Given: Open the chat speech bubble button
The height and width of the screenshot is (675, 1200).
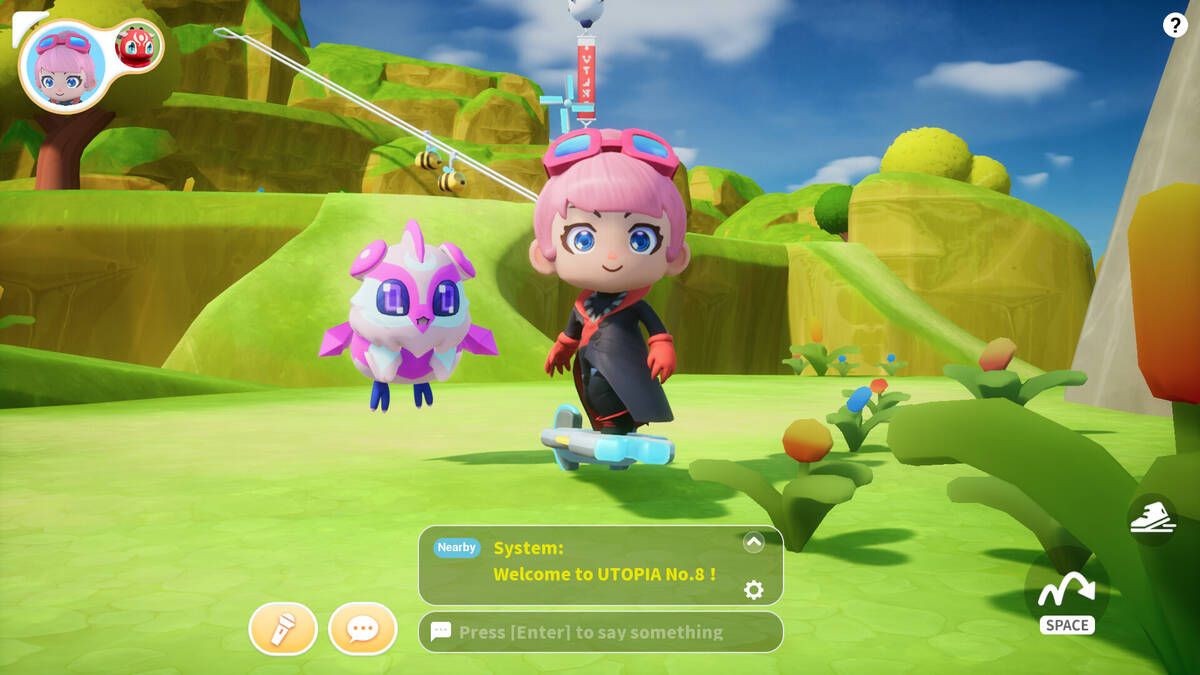Looking at the screenshot, I should coord(362,629).
